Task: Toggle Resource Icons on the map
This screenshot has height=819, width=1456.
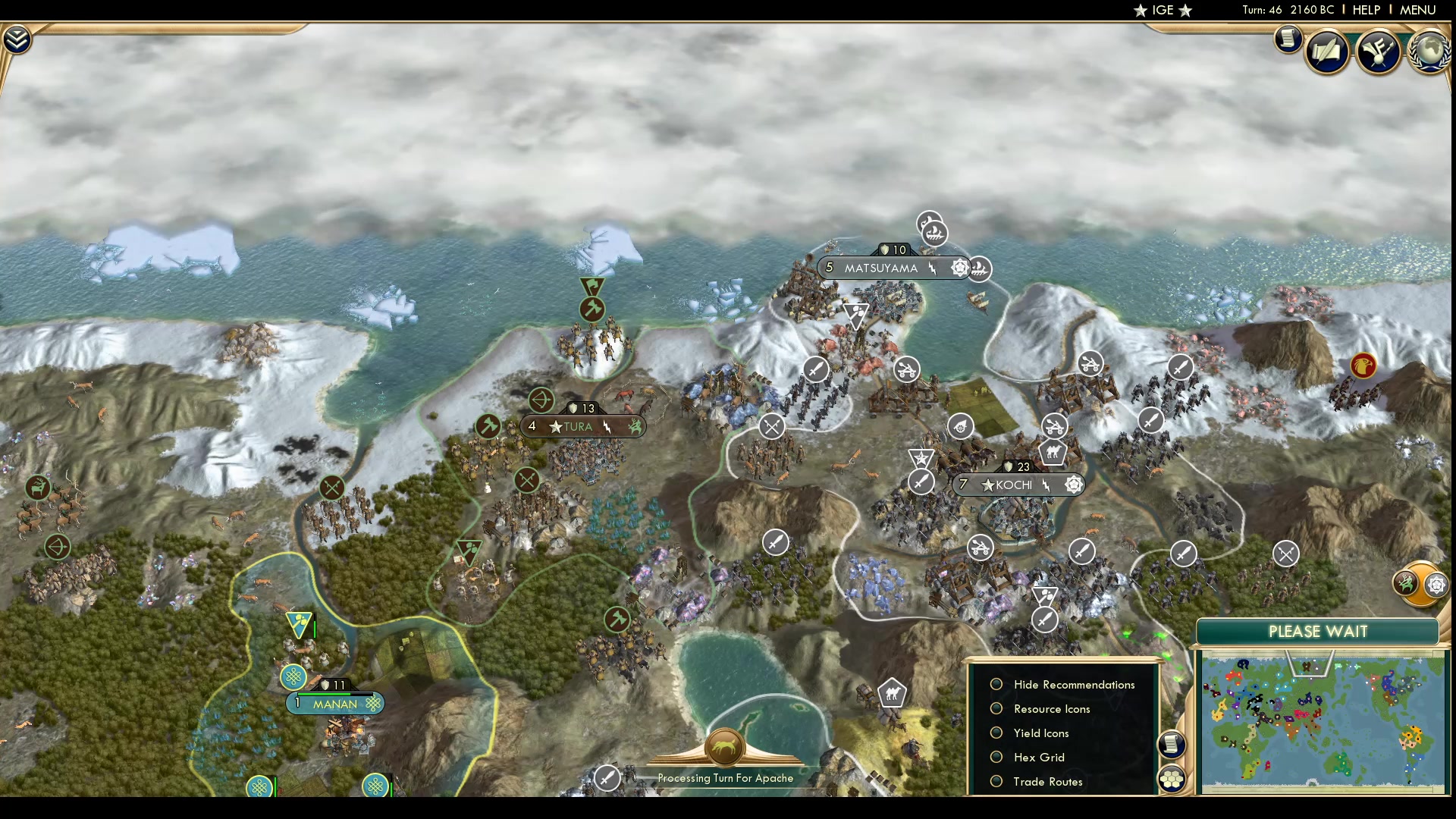Action: [996, 709]
